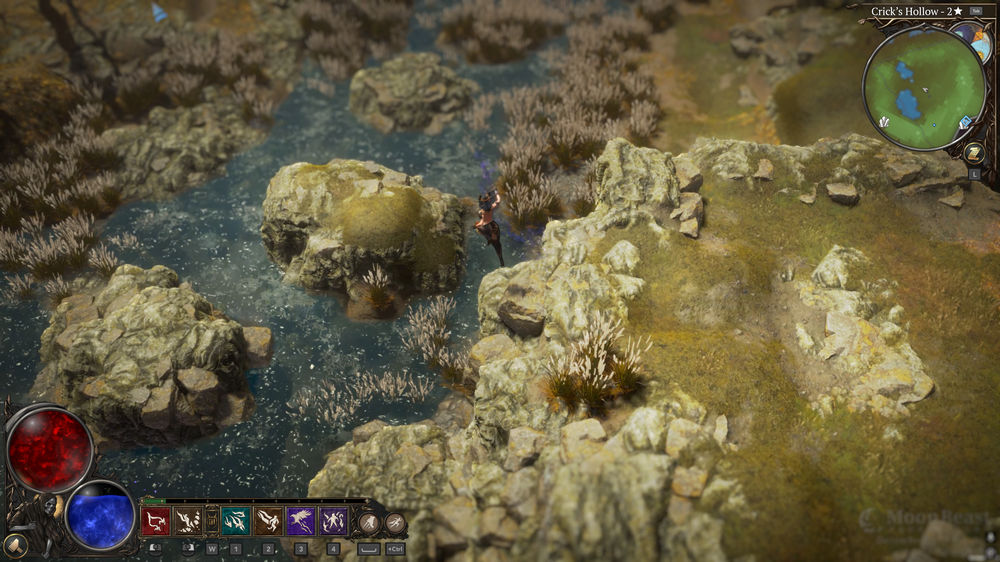The height and width of the screenshot is (562, 1000).
Task: Activate the purple humanoid figure skill
Action: [x=334, y=520]
